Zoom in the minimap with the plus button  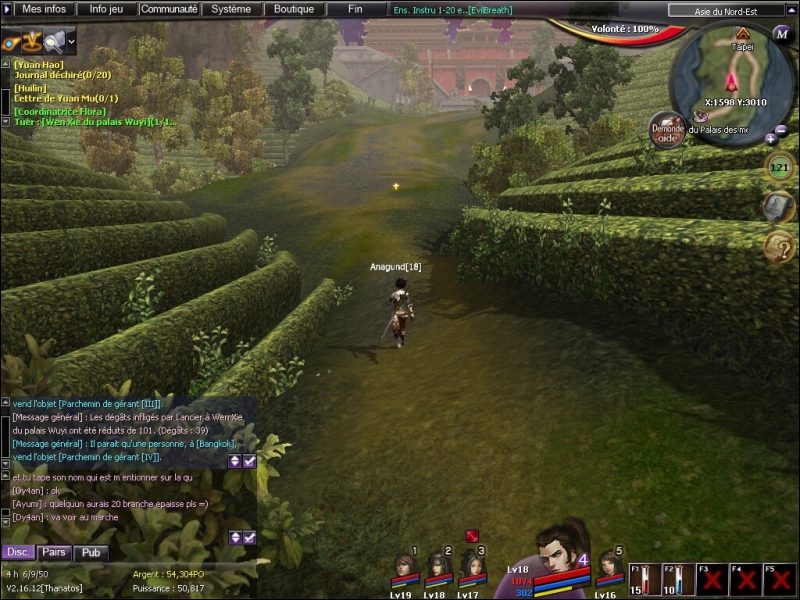click(x=770, y=139)
